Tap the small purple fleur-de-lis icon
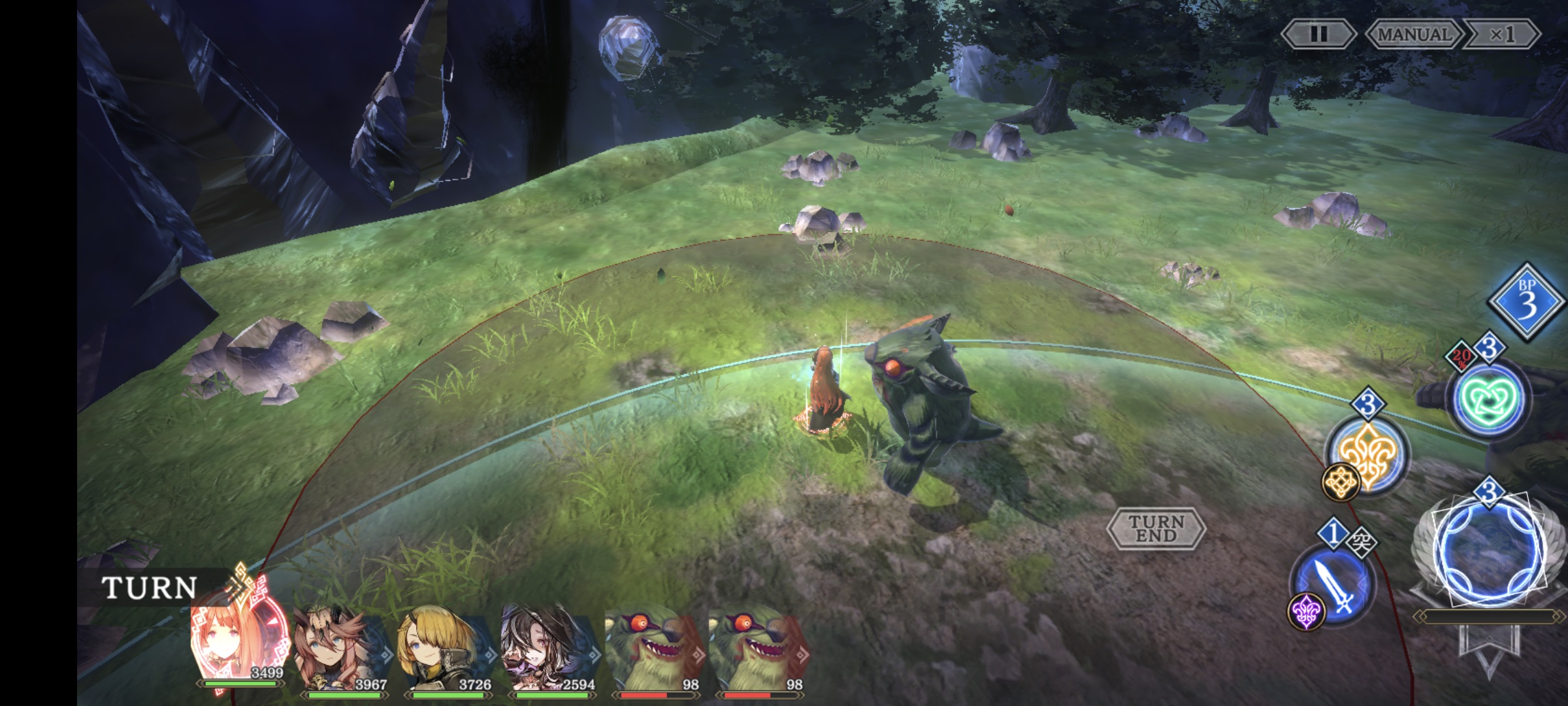The width and height of the screenshot is (1568, 706). (1306, 612)
